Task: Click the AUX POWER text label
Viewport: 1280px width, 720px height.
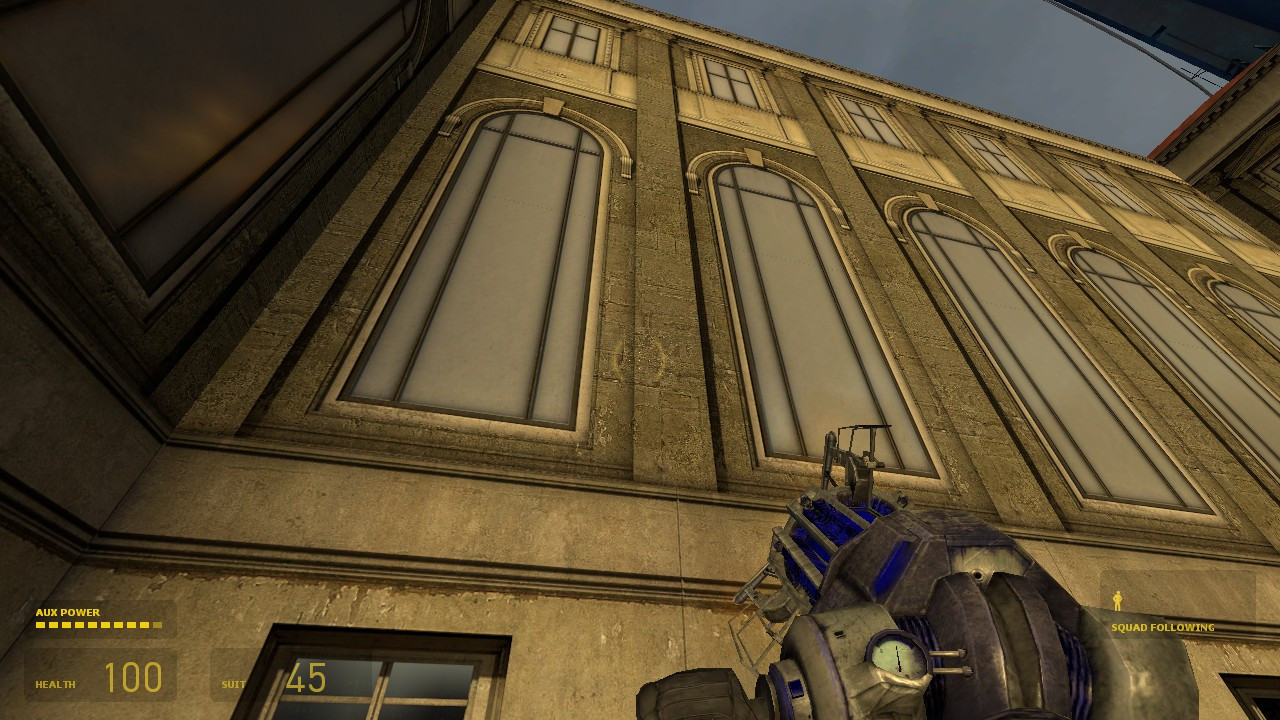Action: [67, 612]
